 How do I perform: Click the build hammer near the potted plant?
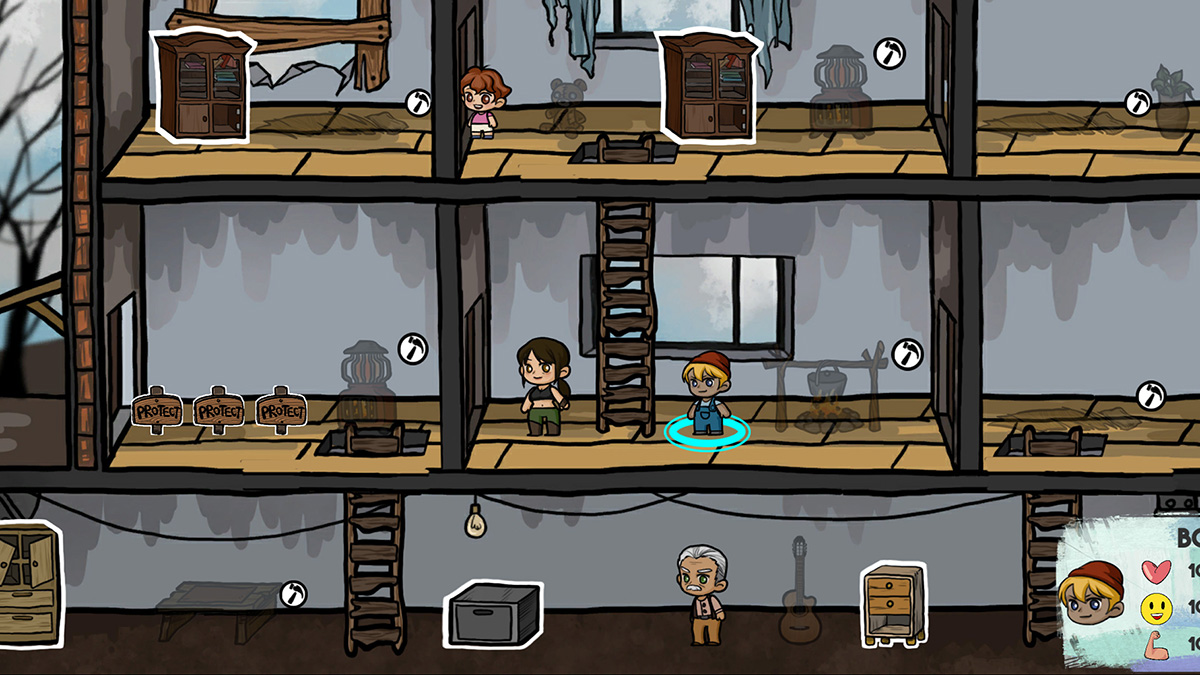[1138, 102]
